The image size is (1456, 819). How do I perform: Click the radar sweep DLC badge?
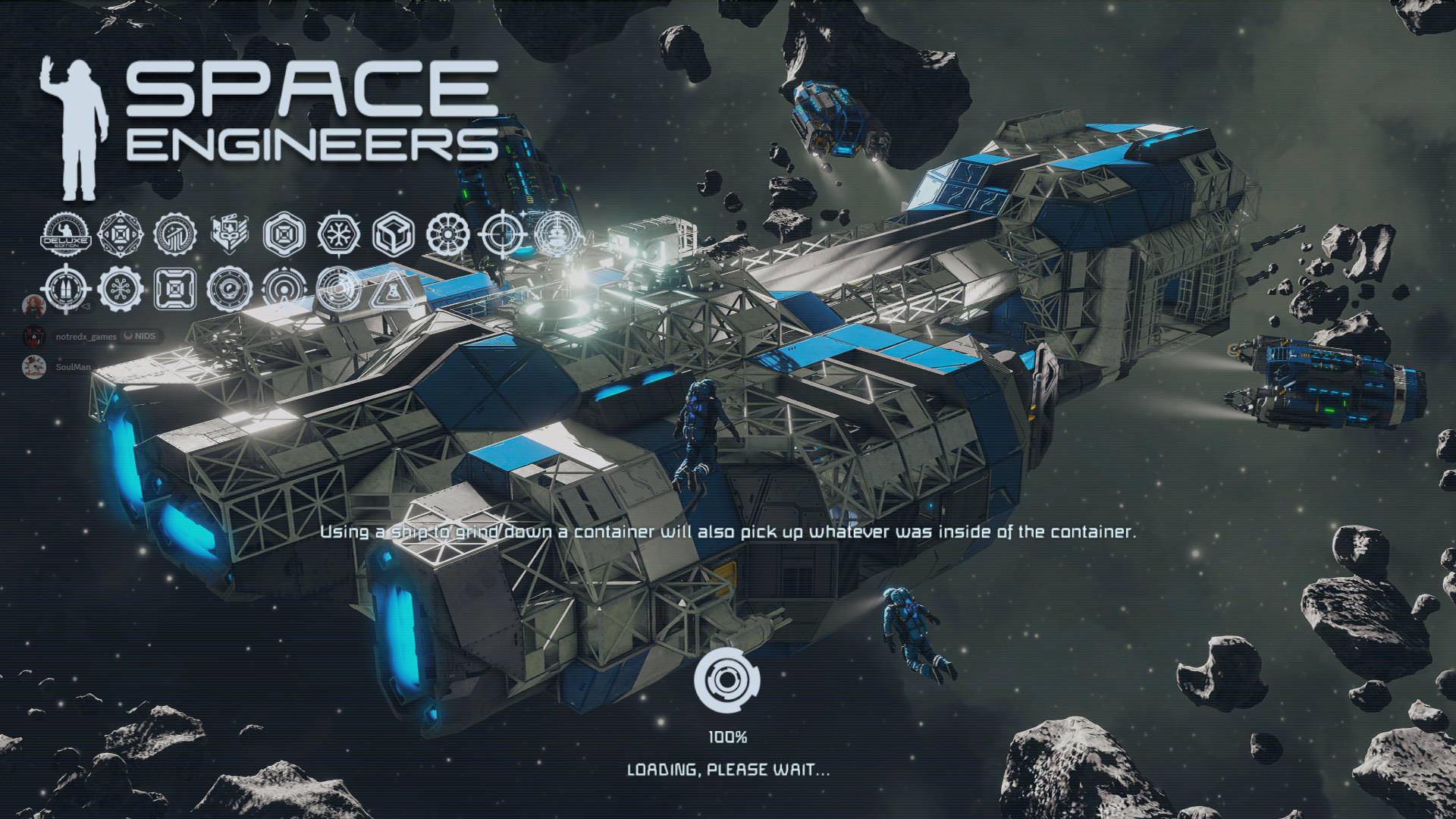coord(337,289)
